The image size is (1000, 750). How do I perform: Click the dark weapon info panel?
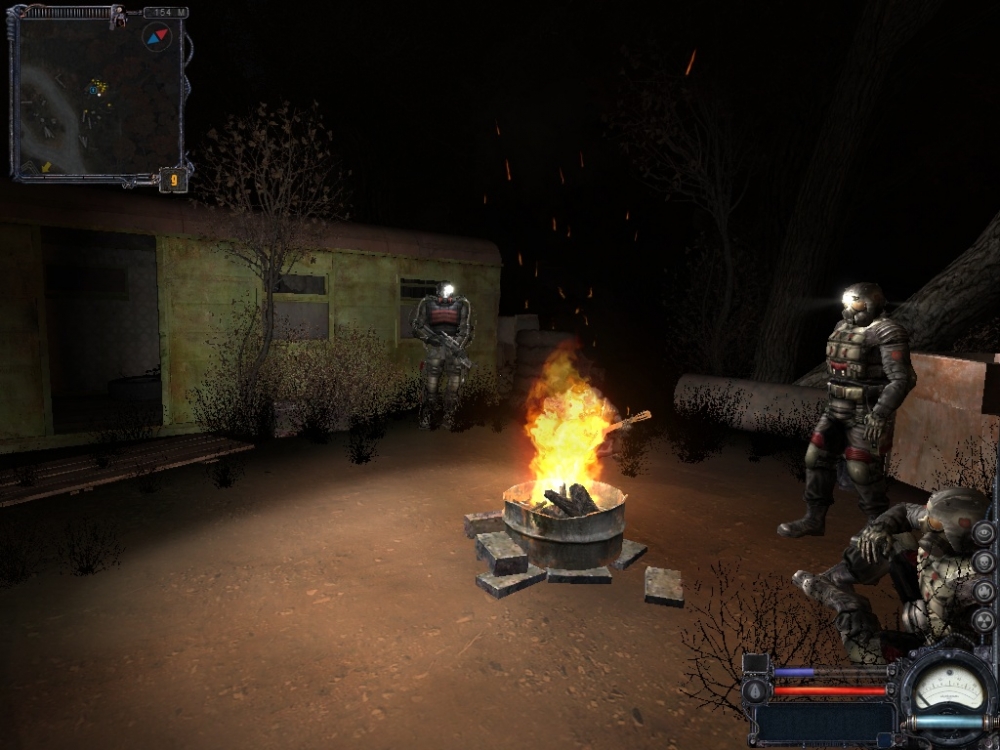coord(824,722)
